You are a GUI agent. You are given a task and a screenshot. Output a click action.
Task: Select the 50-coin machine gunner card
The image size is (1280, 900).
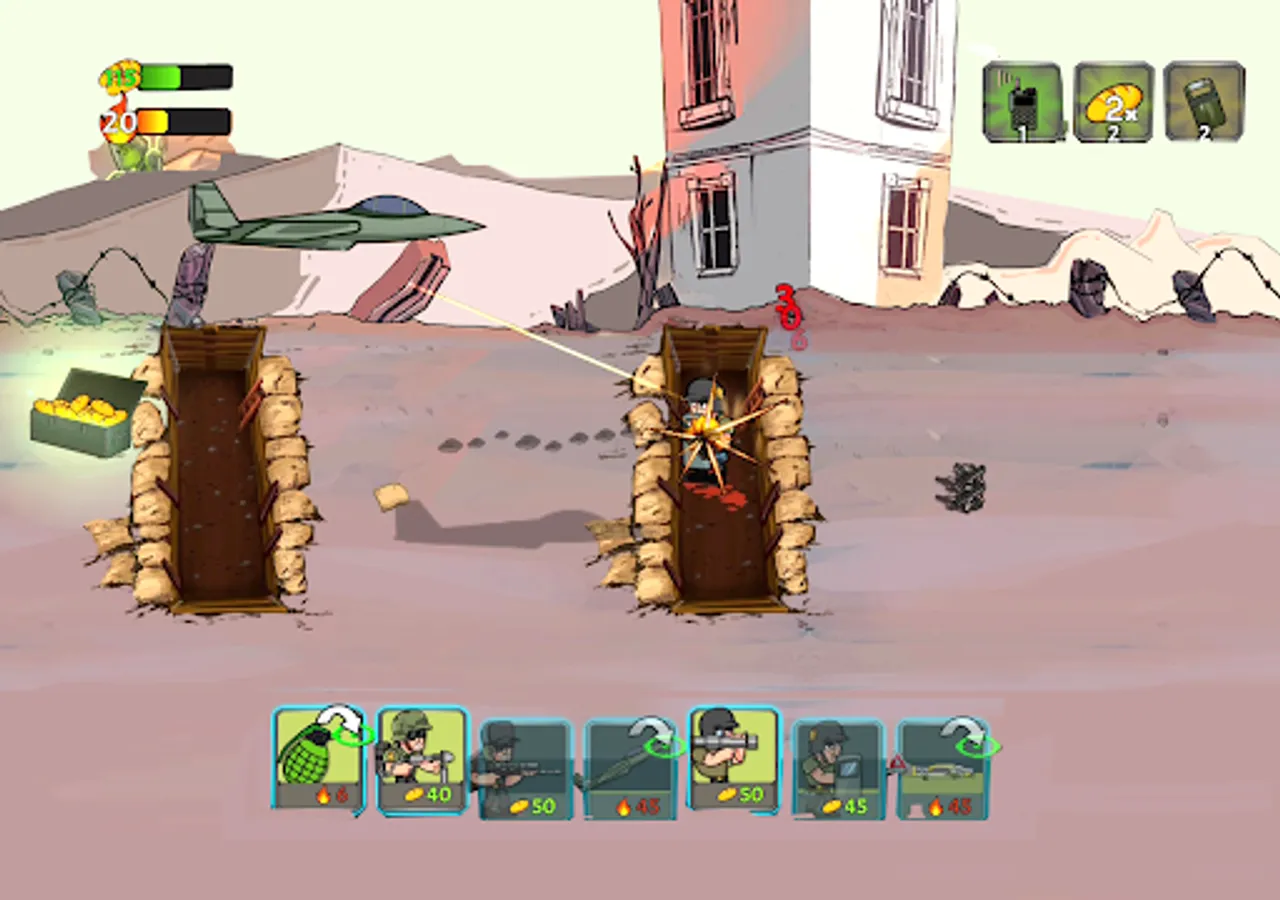pos(527,765)
